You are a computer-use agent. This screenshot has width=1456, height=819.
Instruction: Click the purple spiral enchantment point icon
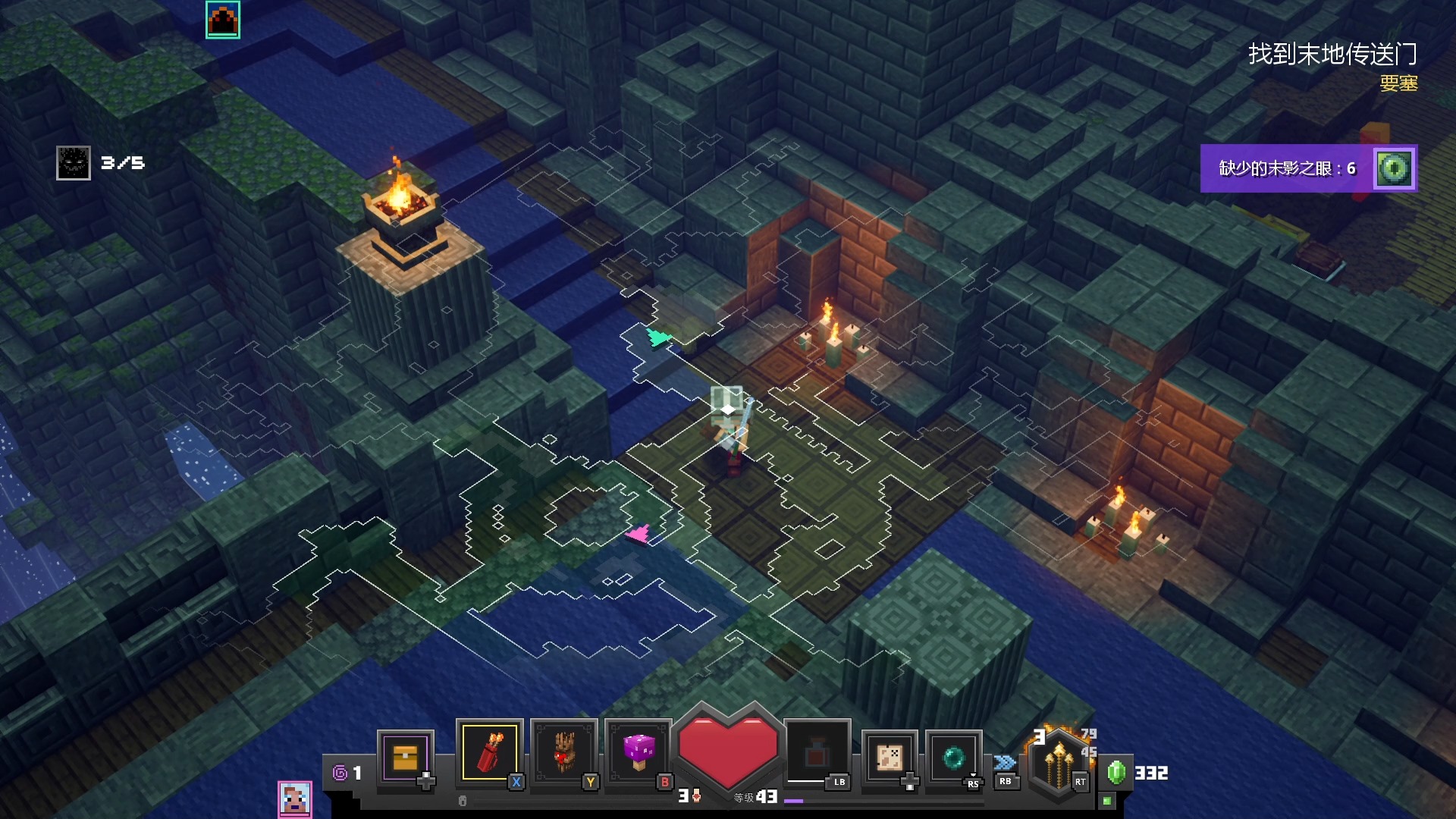click(340, 773)
